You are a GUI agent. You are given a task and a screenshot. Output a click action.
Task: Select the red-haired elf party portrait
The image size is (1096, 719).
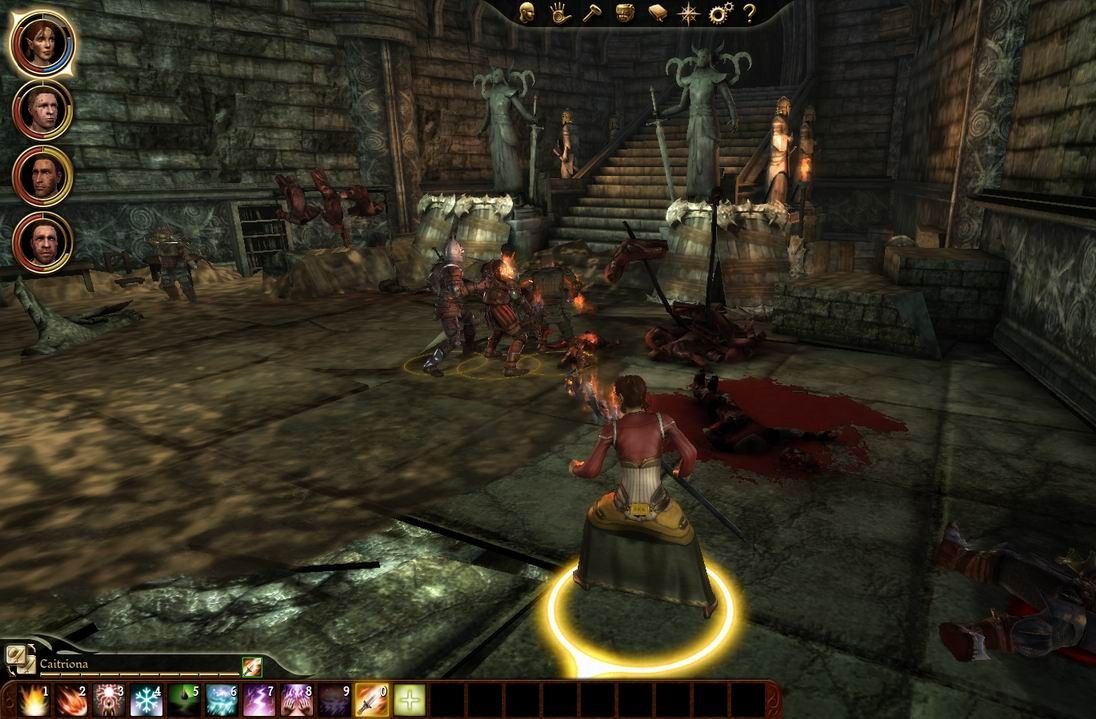(42, 42)
